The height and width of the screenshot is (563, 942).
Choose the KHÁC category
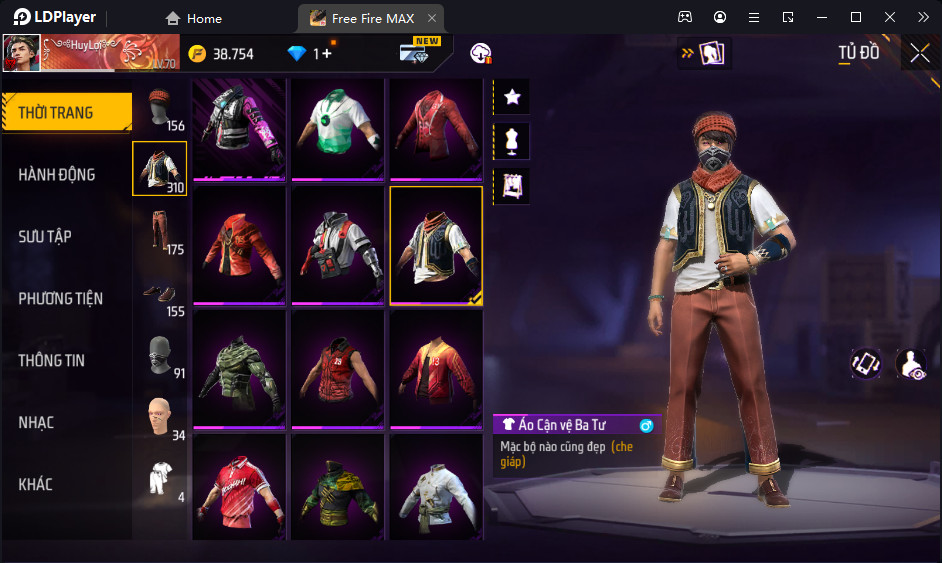tap(35, 485)
